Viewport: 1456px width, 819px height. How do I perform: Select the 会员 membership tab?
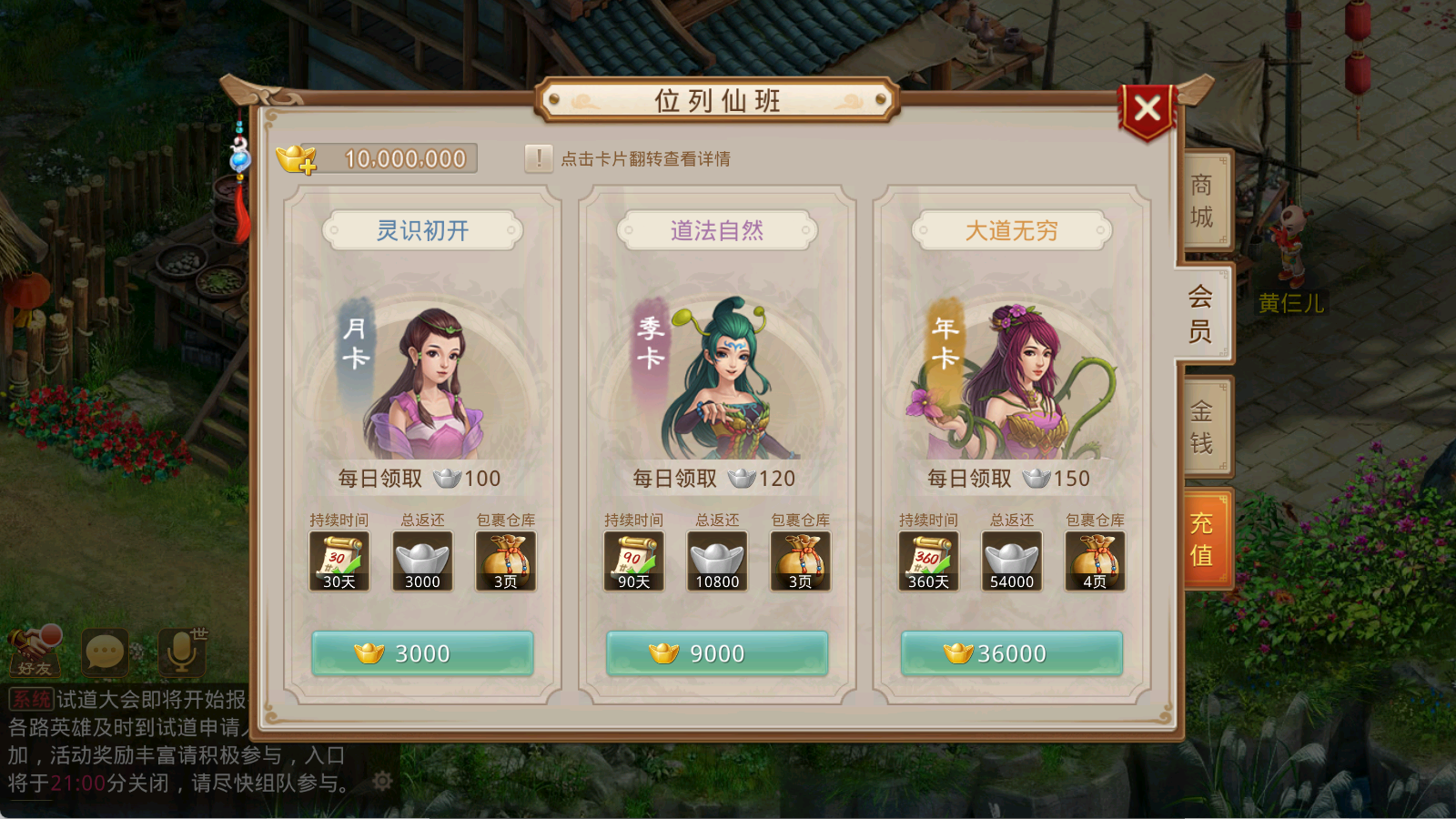[1201, 313]
